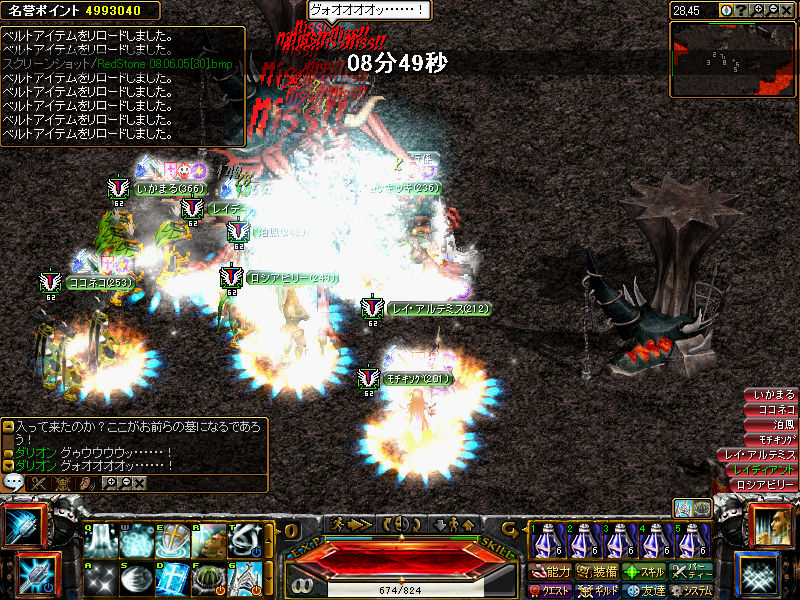Activate the shield skill on hotkey E
Image resolution: width=800 pixels, height=600 pixels.
(x=172, y=541)
